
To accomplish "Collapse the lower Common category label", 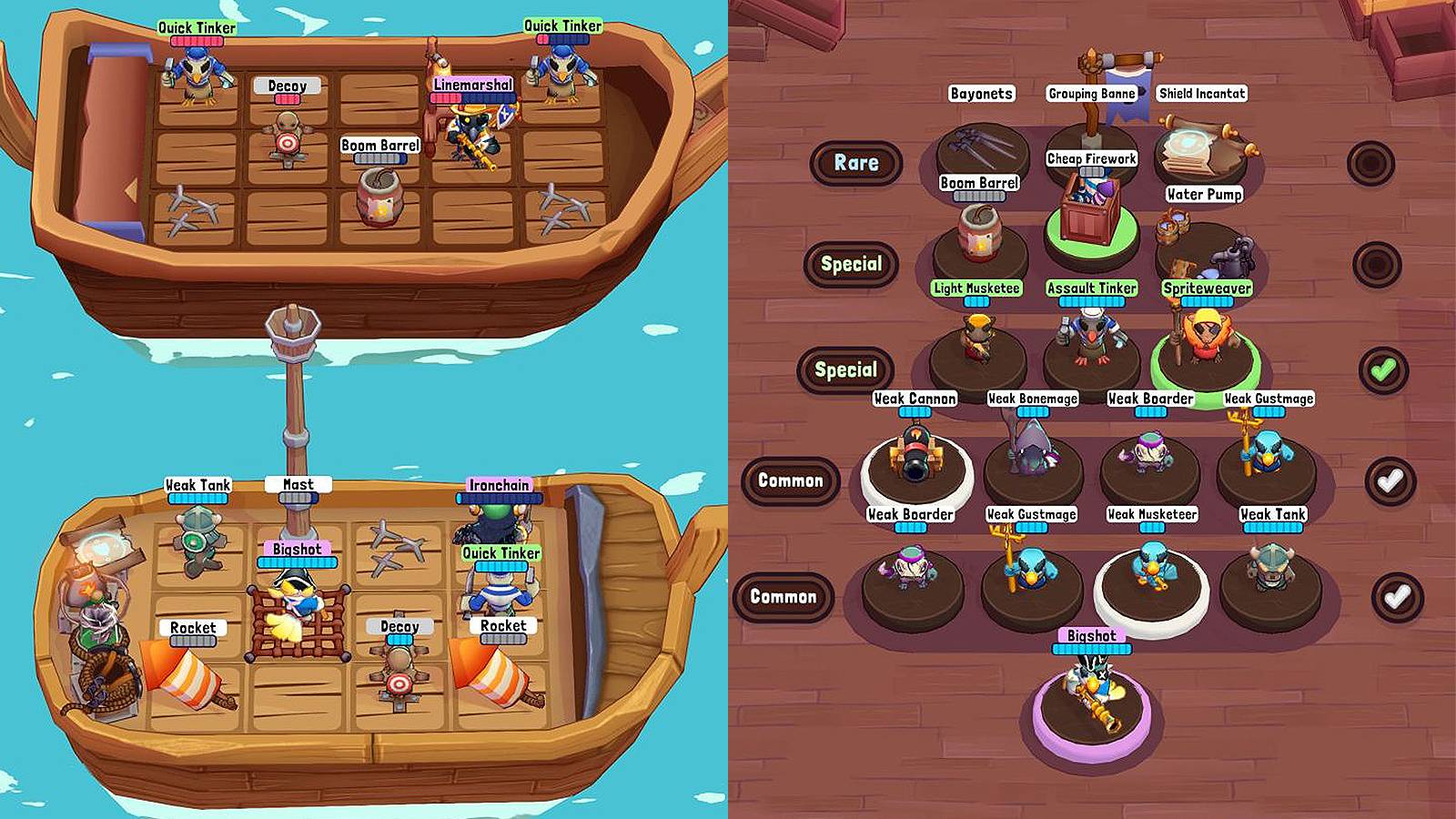I will coord(785,597).
